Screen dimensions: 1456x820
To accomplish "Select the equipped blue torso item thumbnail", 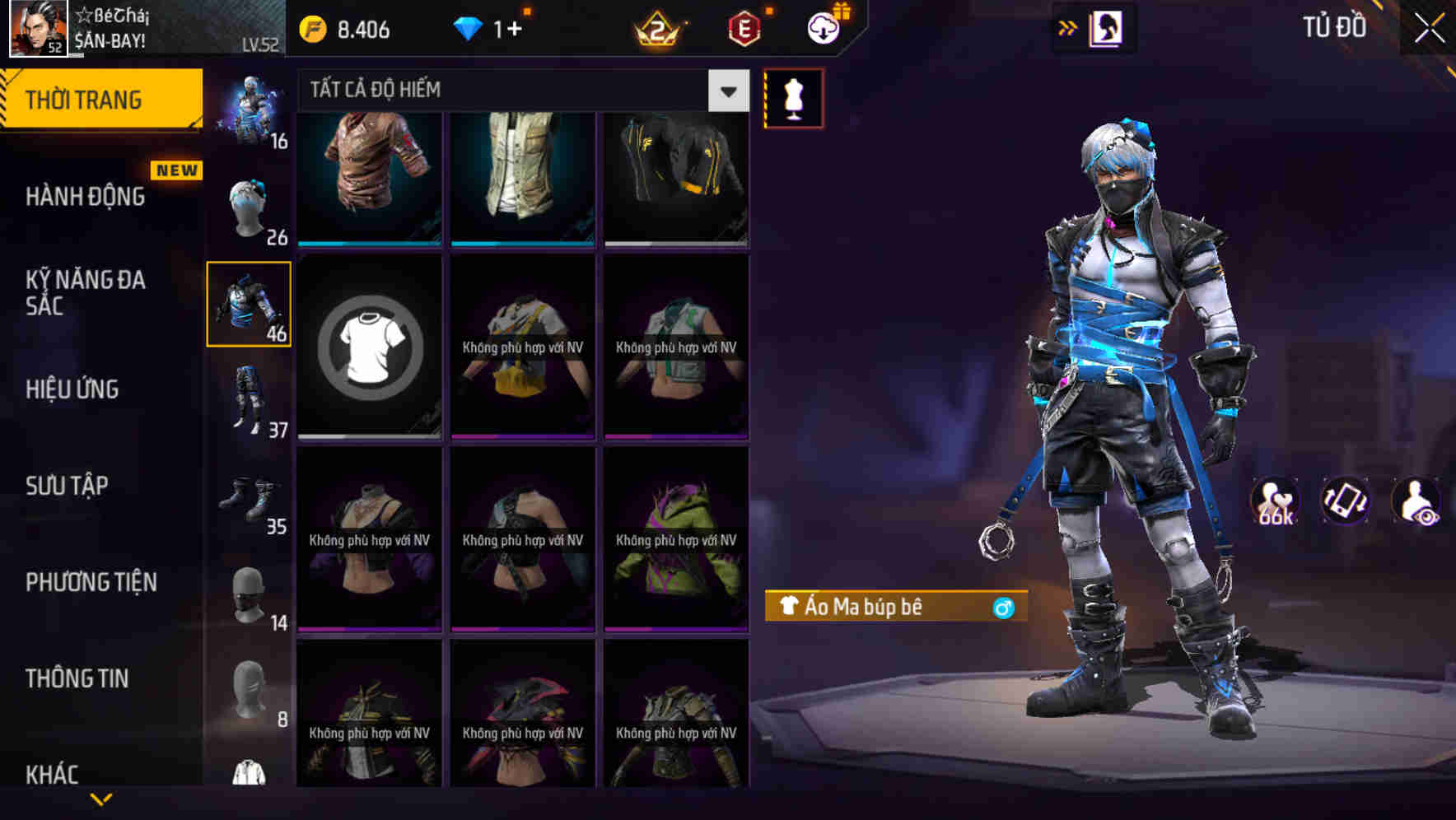I will coord(250,303).
